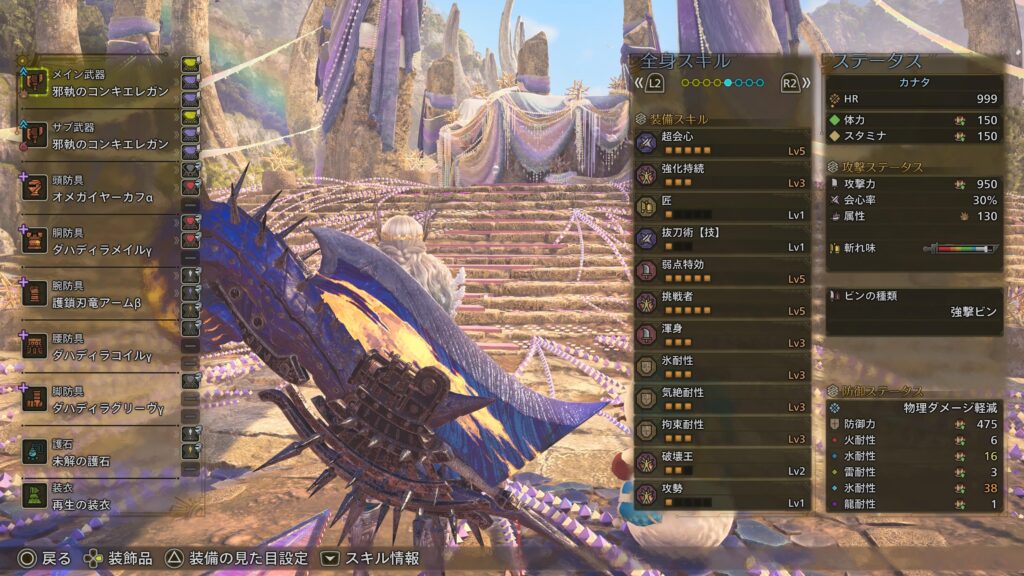
Task: Select the メイン武器 main weapon slot
Action: click(x=100, y=82)
